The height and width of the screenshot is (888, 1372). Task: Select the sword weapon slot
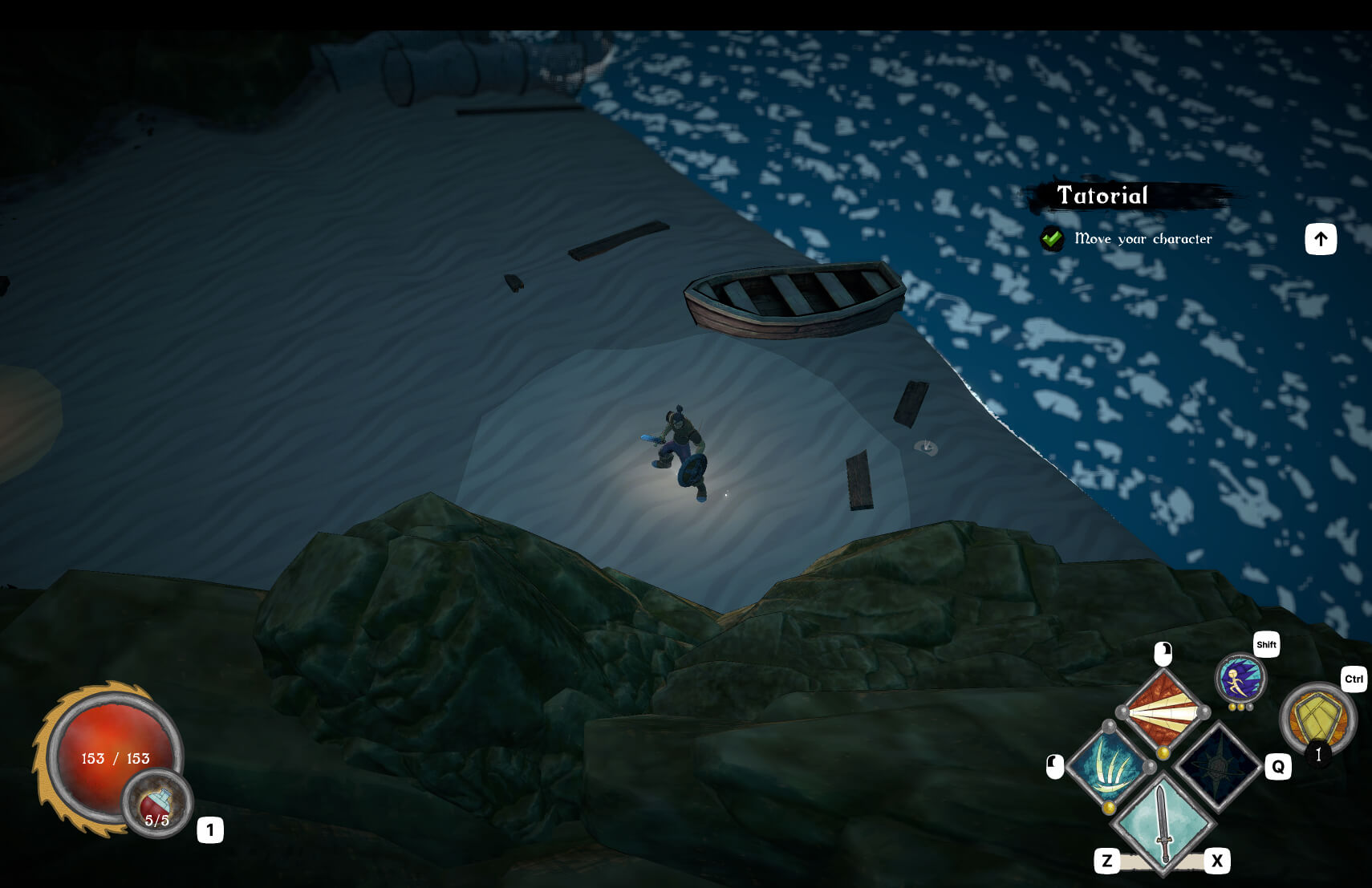tap(1163, 824)
